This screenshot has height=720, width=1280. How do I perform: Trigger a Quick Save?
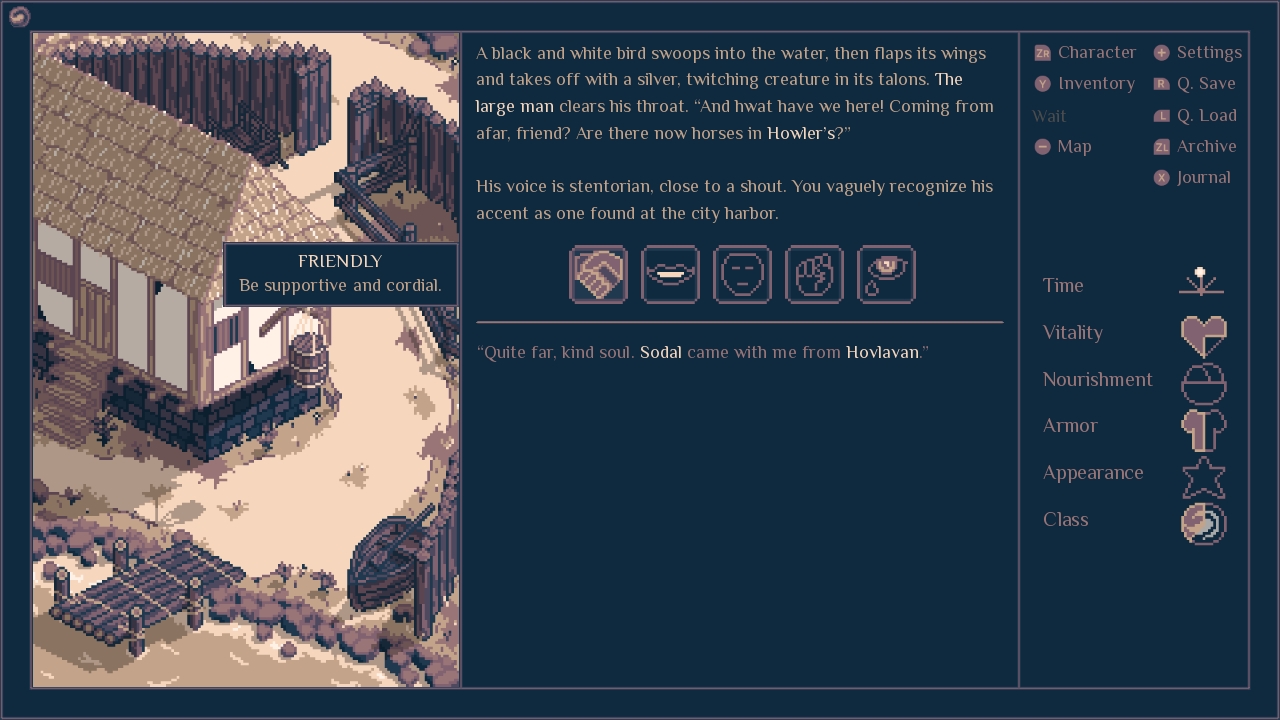1196,83
